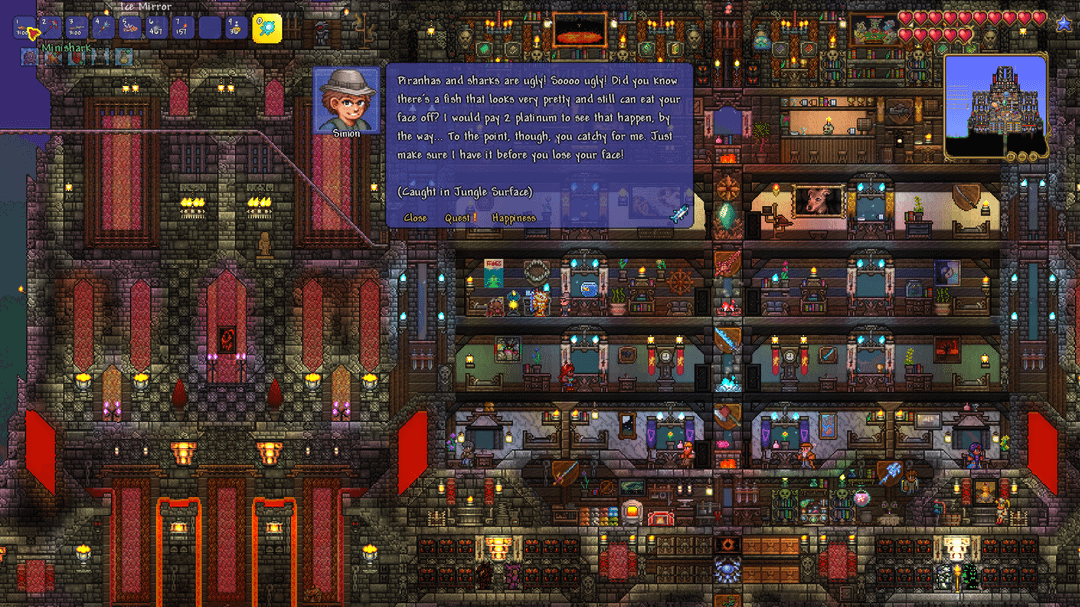Image resolution: width=1080 pixels, height=607 pixels.
Task: Close the Angler's dialogue
Action: pyautogui.click(x=415, y=218)
